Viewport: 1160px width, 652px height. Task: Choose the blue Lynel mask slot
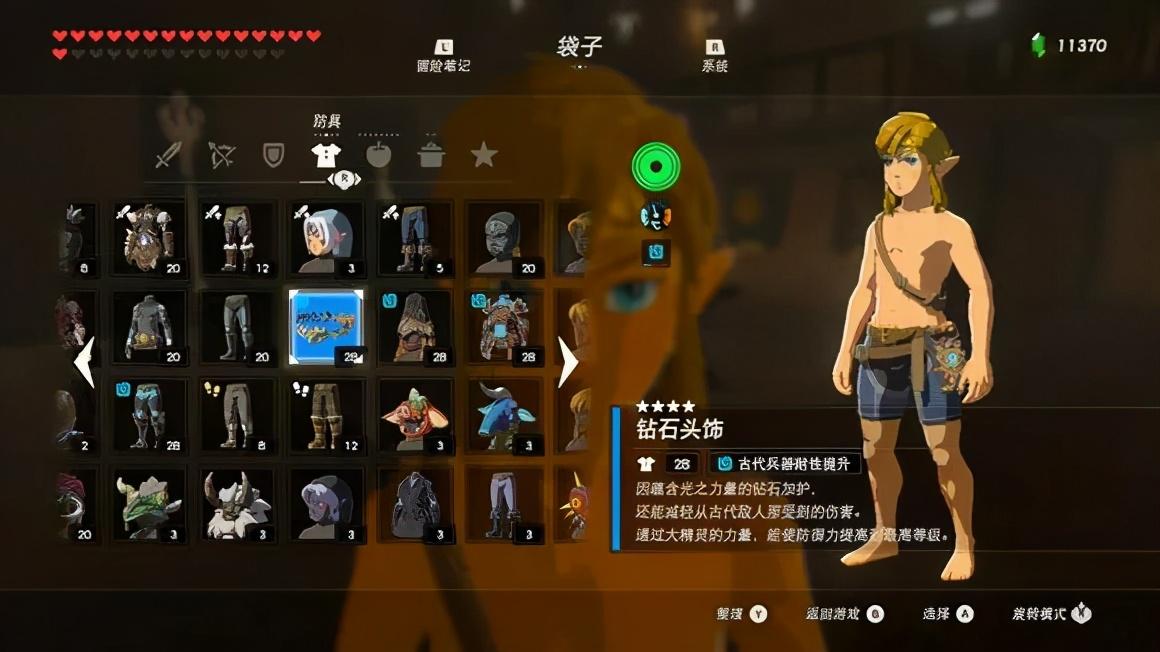click(x=503, y=415)
